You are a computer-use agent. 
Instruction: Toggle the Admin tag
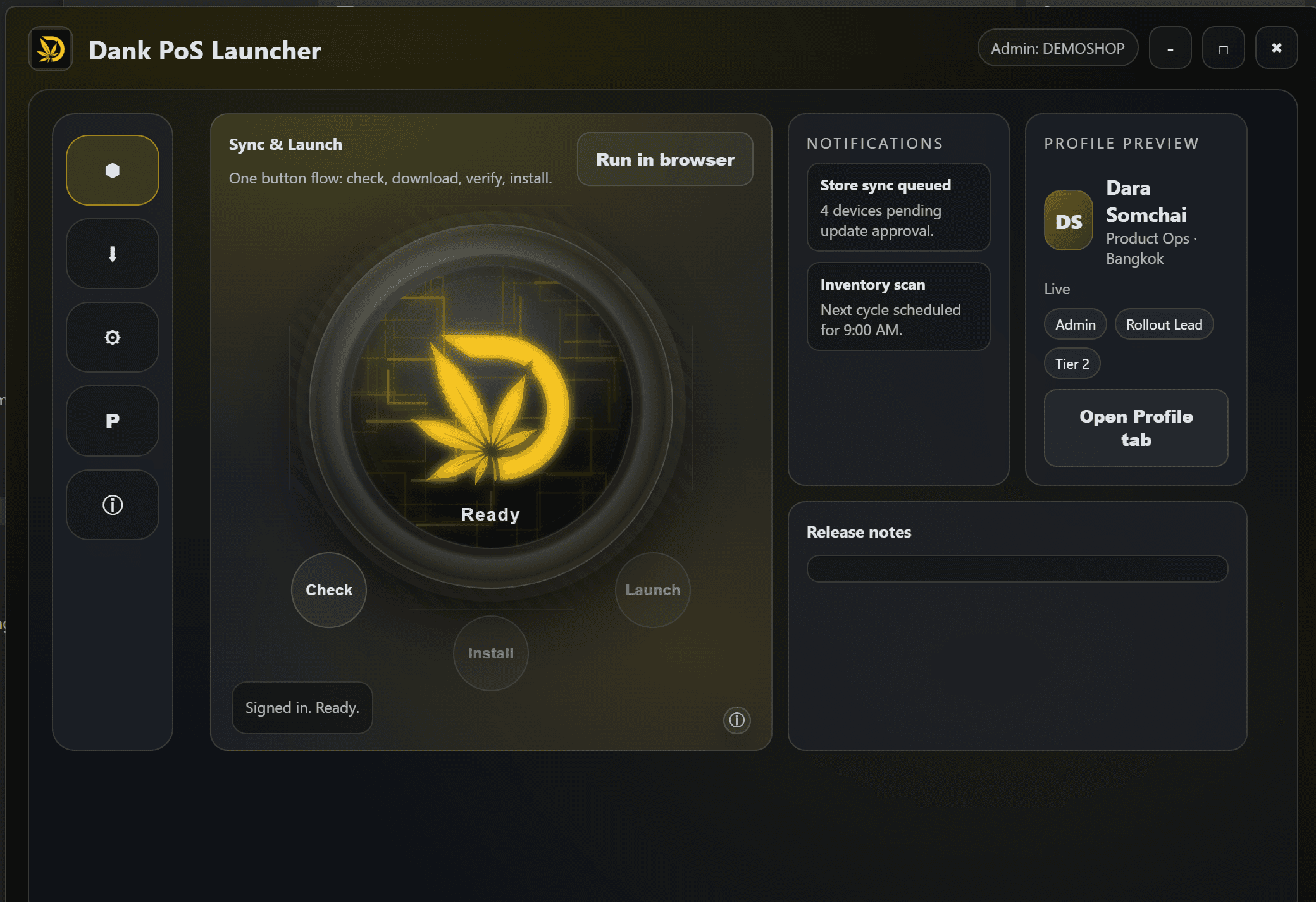coord(1075,324)
